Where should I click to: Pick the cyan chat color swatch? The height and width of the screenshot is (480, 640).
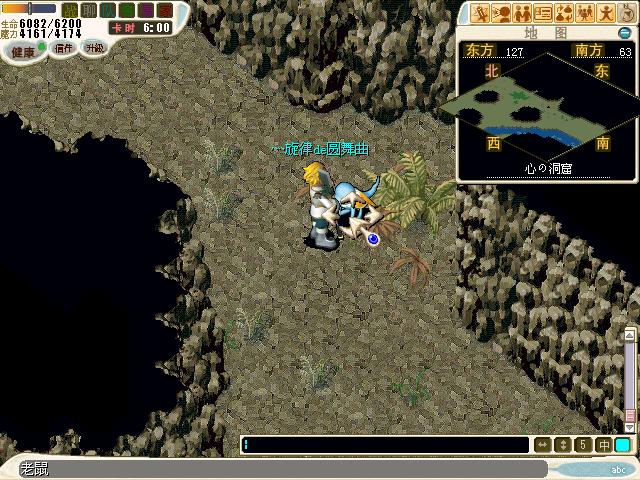[623, 445]
